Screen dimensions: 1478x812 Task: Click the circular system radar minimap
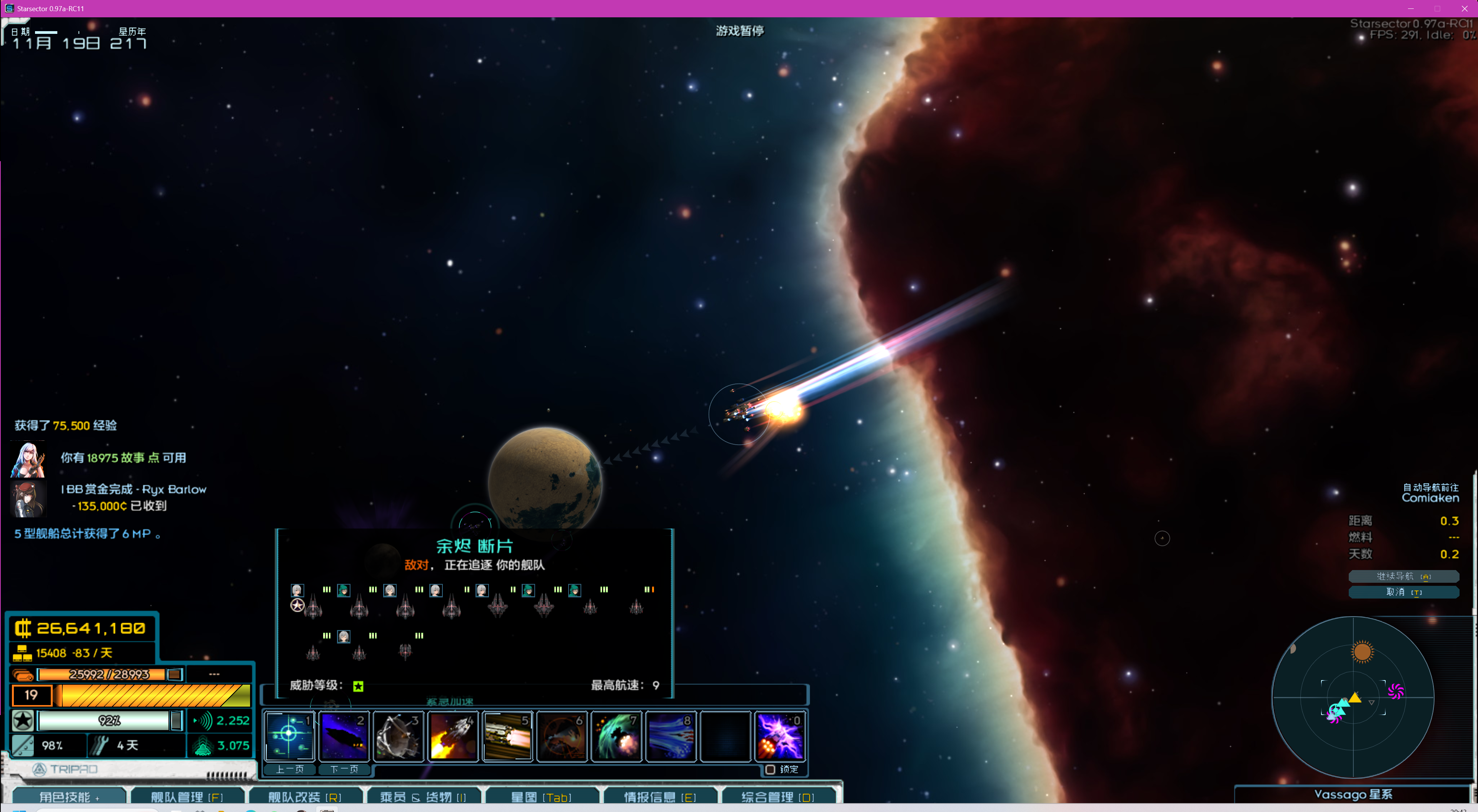pyautogui.click(x=1353, y=697)
